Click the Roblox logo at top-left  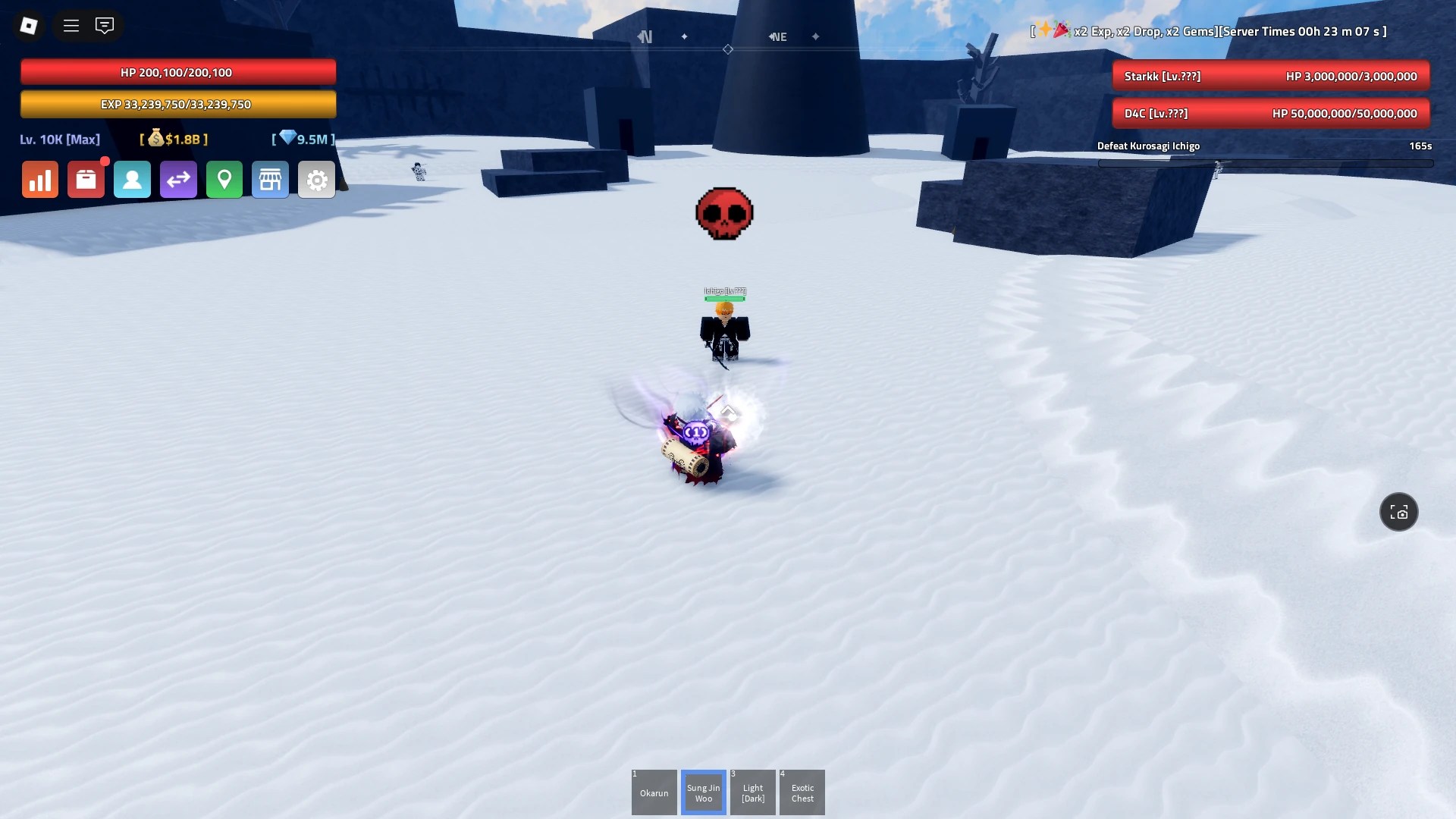[29, 25]
